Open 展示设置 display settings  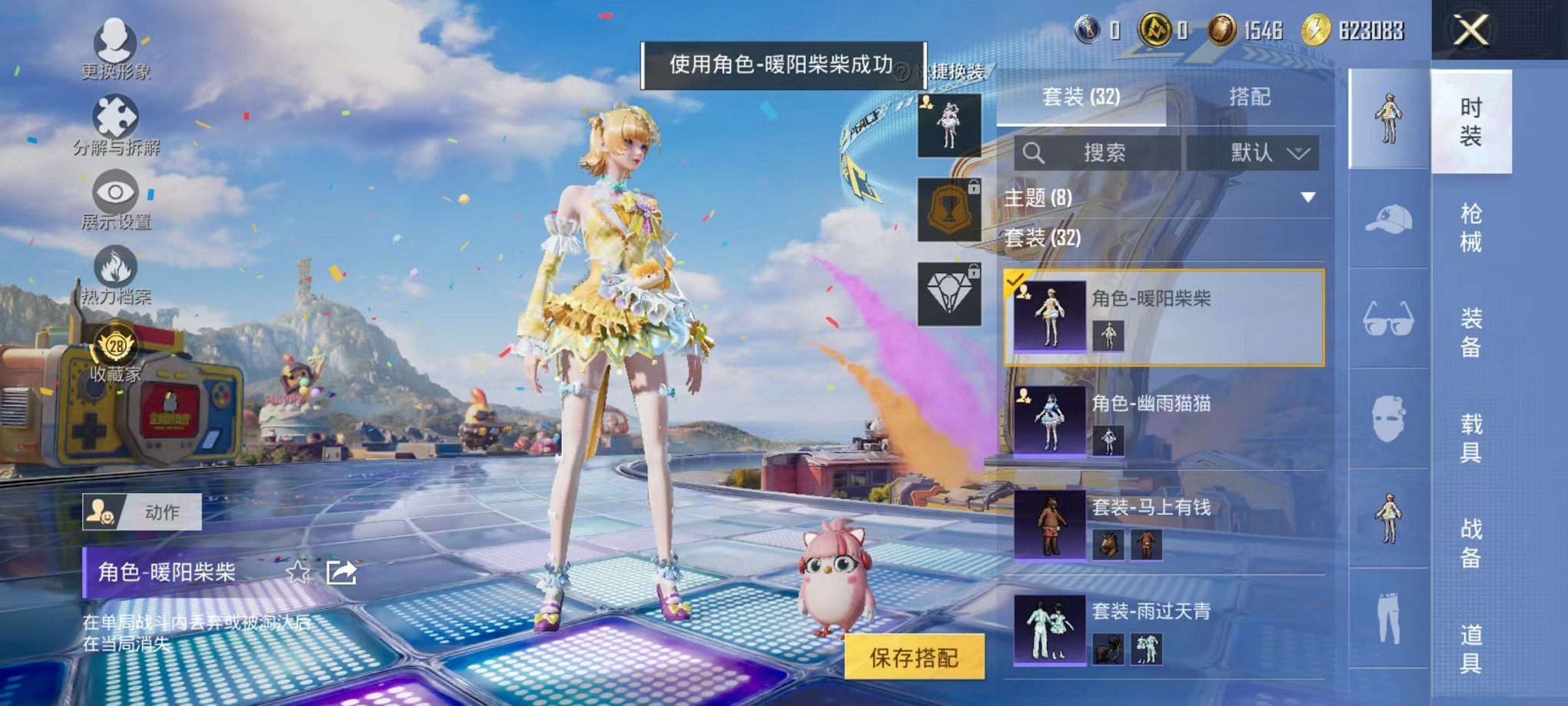[114, 192]
